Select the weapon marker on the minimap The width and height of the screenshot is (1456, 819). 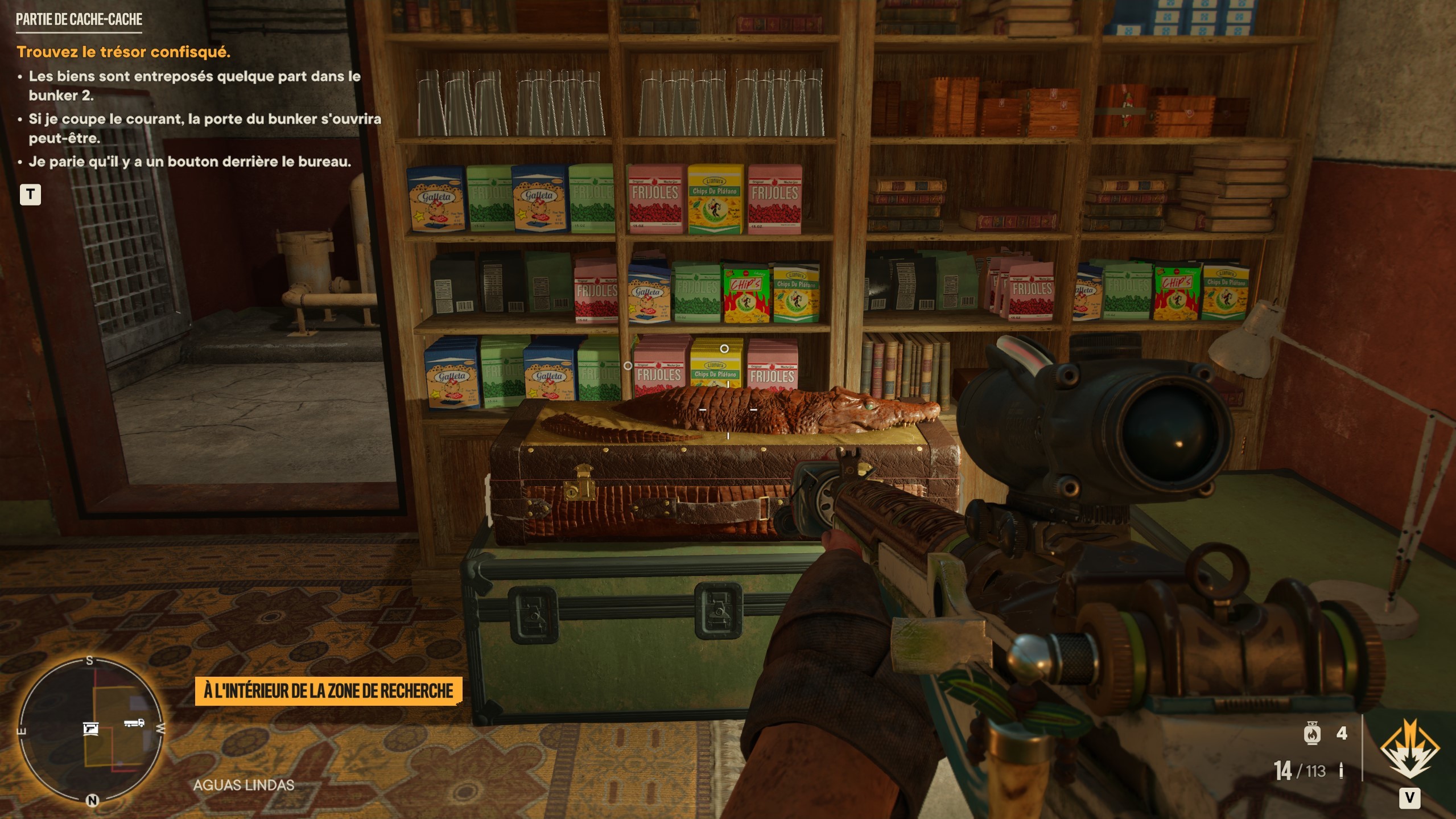(x=90, y=728)
